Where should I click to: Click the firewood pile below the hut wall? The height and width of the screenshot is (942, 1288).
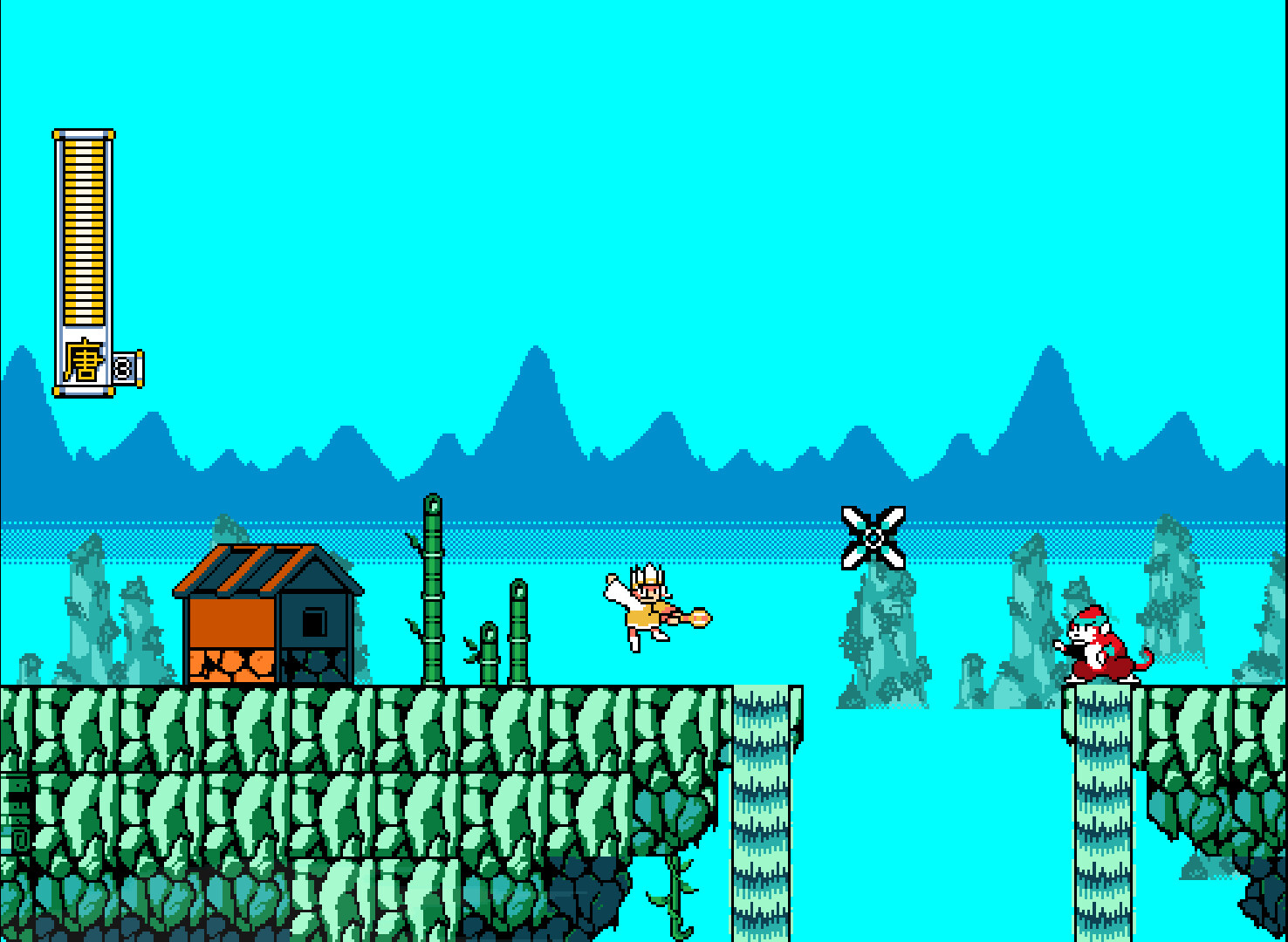[x=230, y=665]
